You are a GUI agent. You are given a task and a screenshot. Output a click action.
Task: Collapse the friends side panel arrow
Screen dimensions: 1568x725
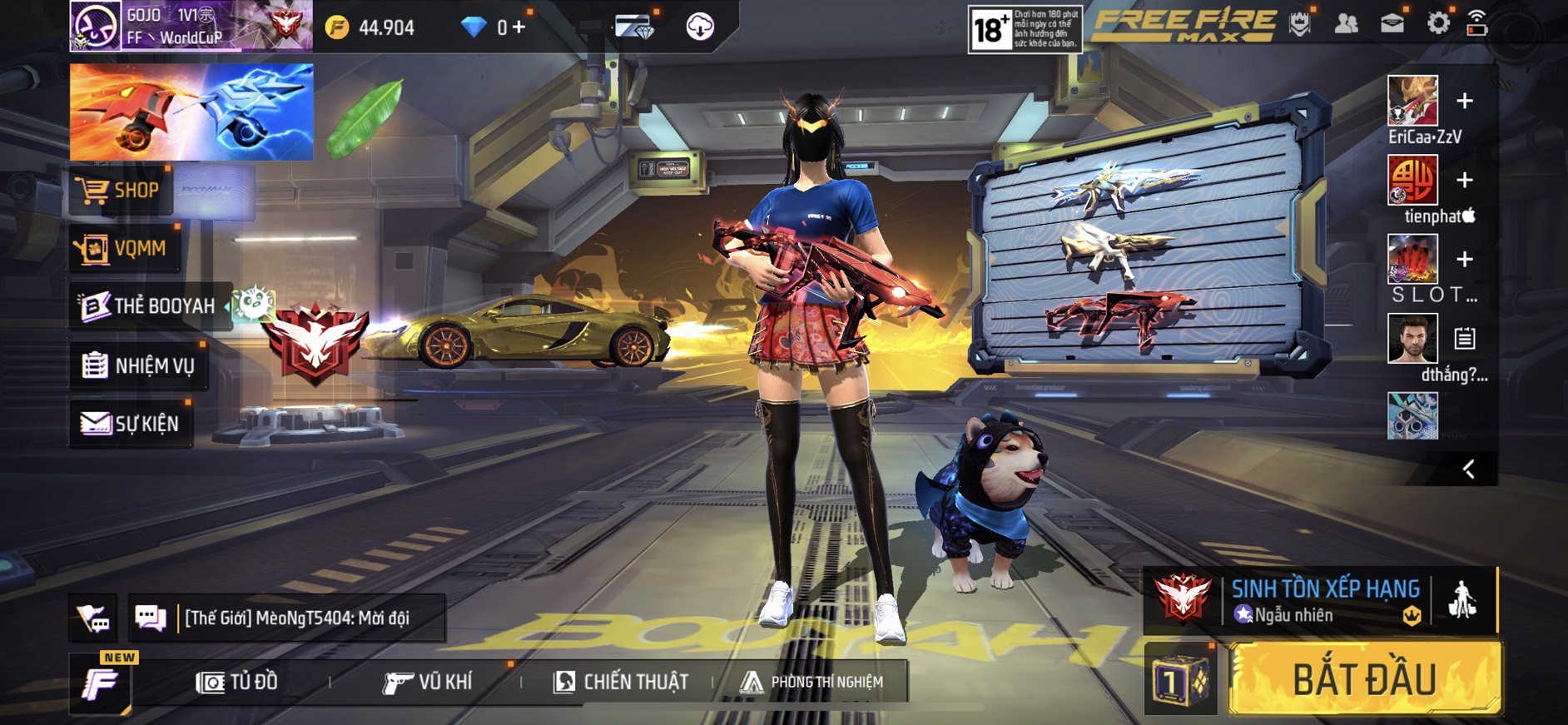pos(1468,469)
